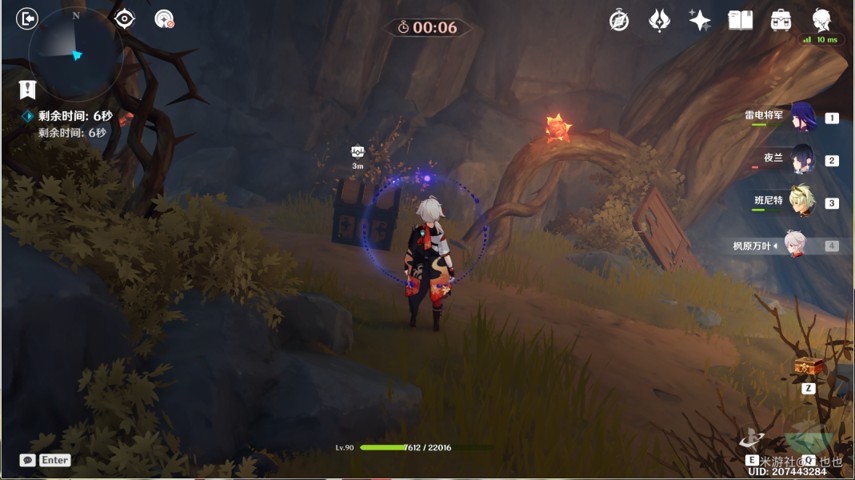The width and height of the screenshot is (855, 480).
Task: Open the Wish menu icon
Action: (x=659, y=20)
